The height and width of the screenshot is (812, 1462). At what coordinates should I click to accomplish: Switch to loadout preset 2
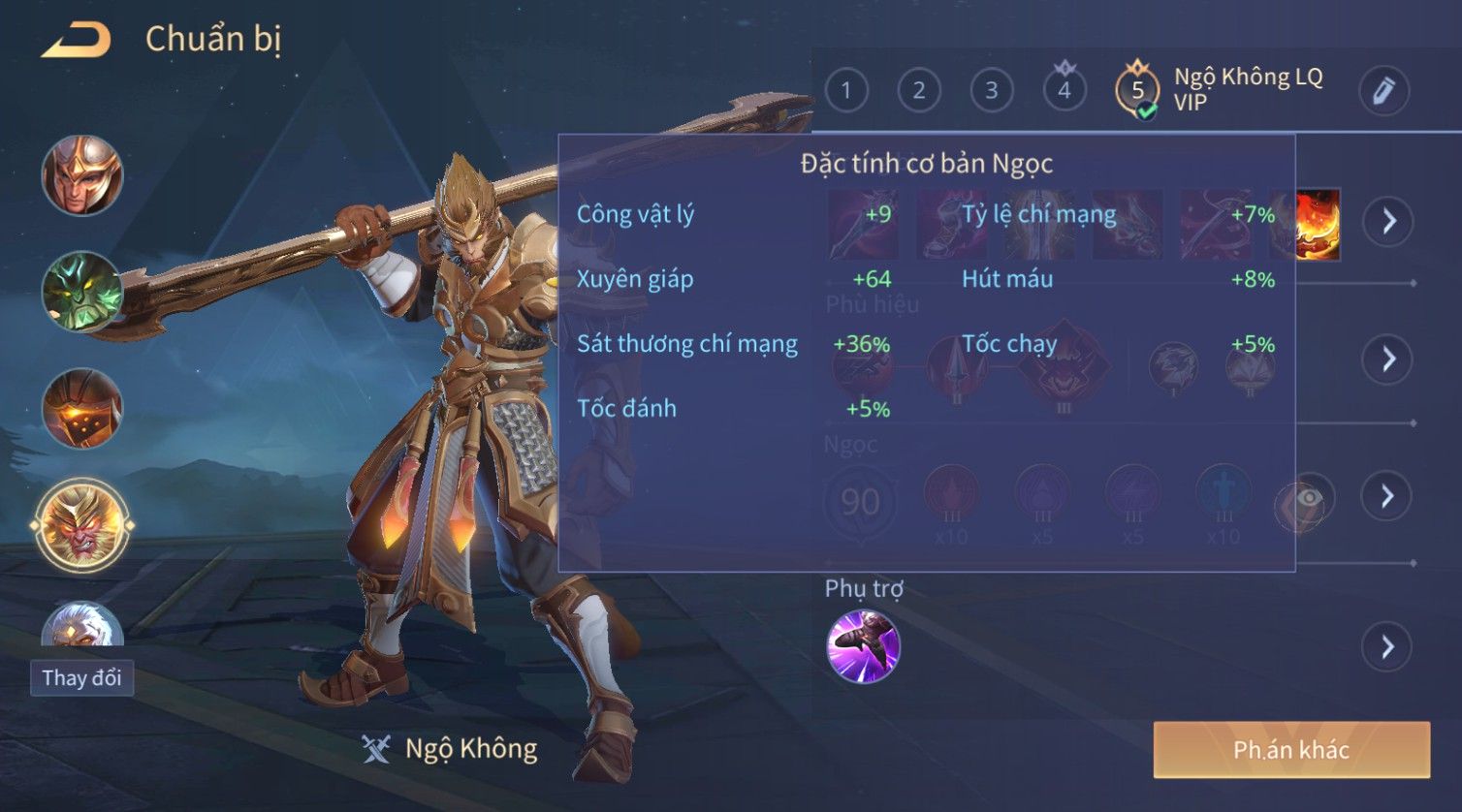(918, 91)
